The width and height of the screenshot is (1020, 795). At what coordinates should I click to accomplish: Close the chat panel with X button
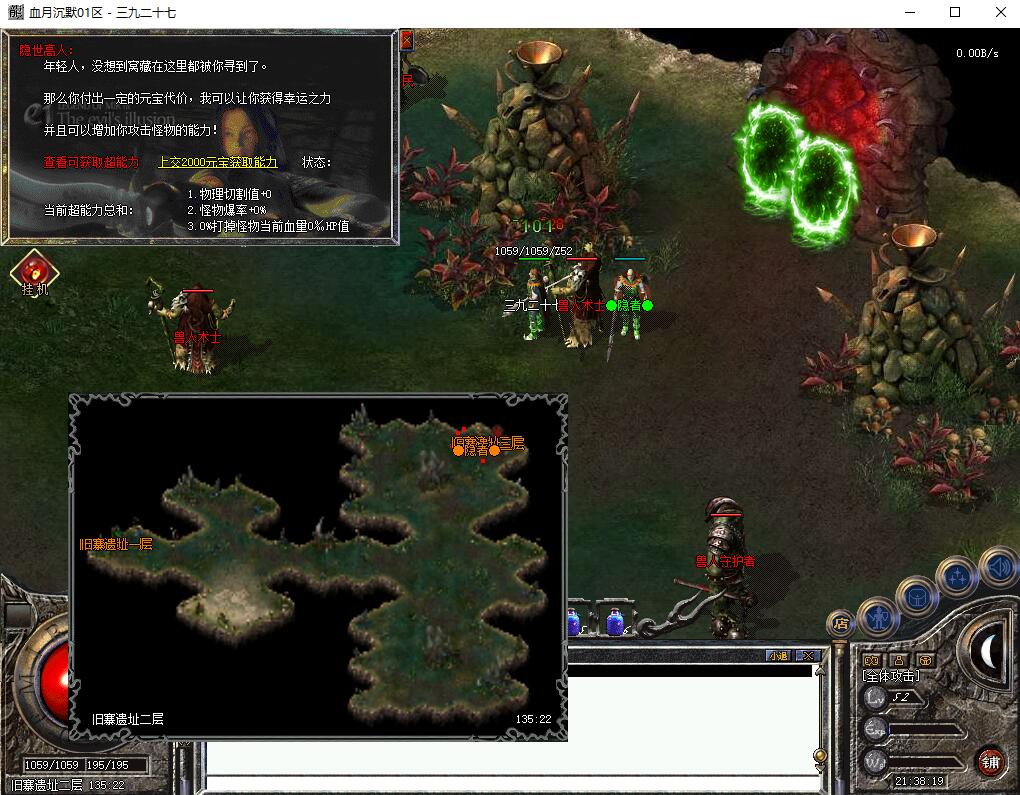(x=807, y=656)
